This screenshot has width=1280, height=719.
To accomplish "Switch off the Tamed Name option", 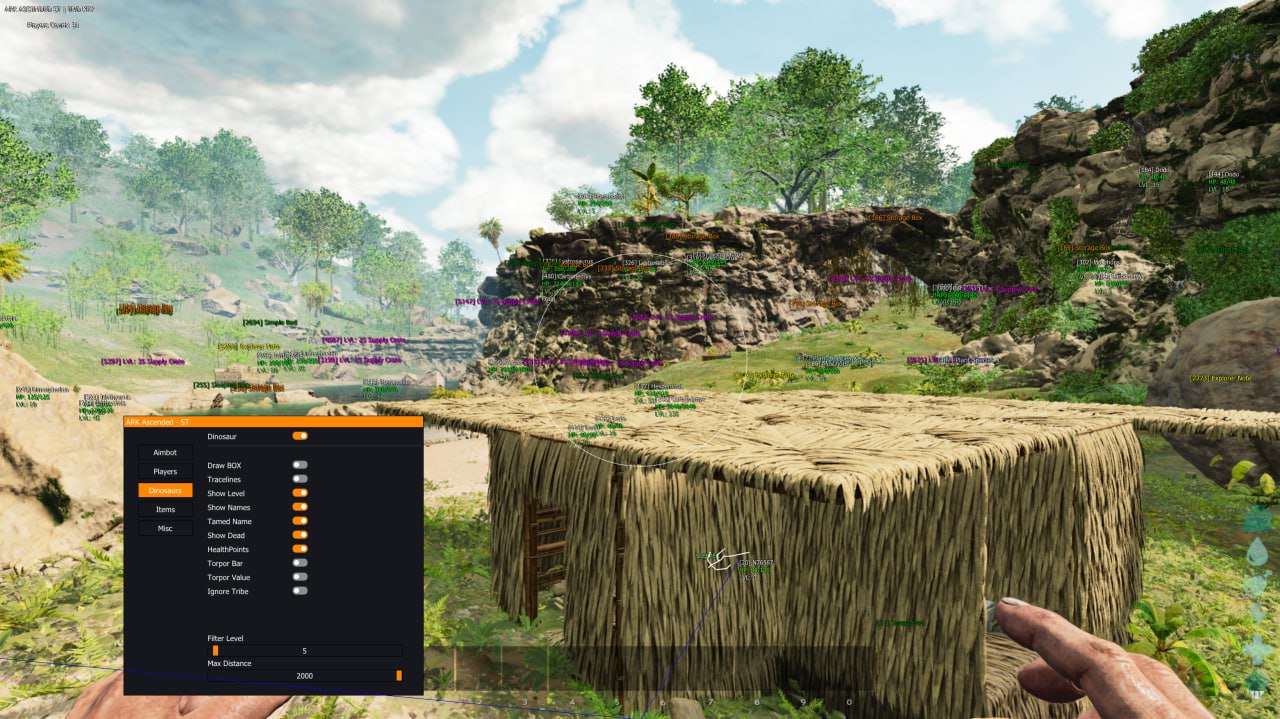I will tap(300, 521).
